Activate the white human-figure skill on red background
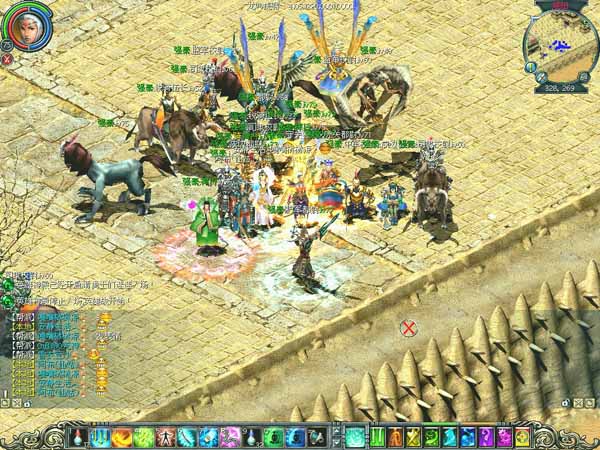This screenshot has height=450, width=600. [x=165, y=437]
